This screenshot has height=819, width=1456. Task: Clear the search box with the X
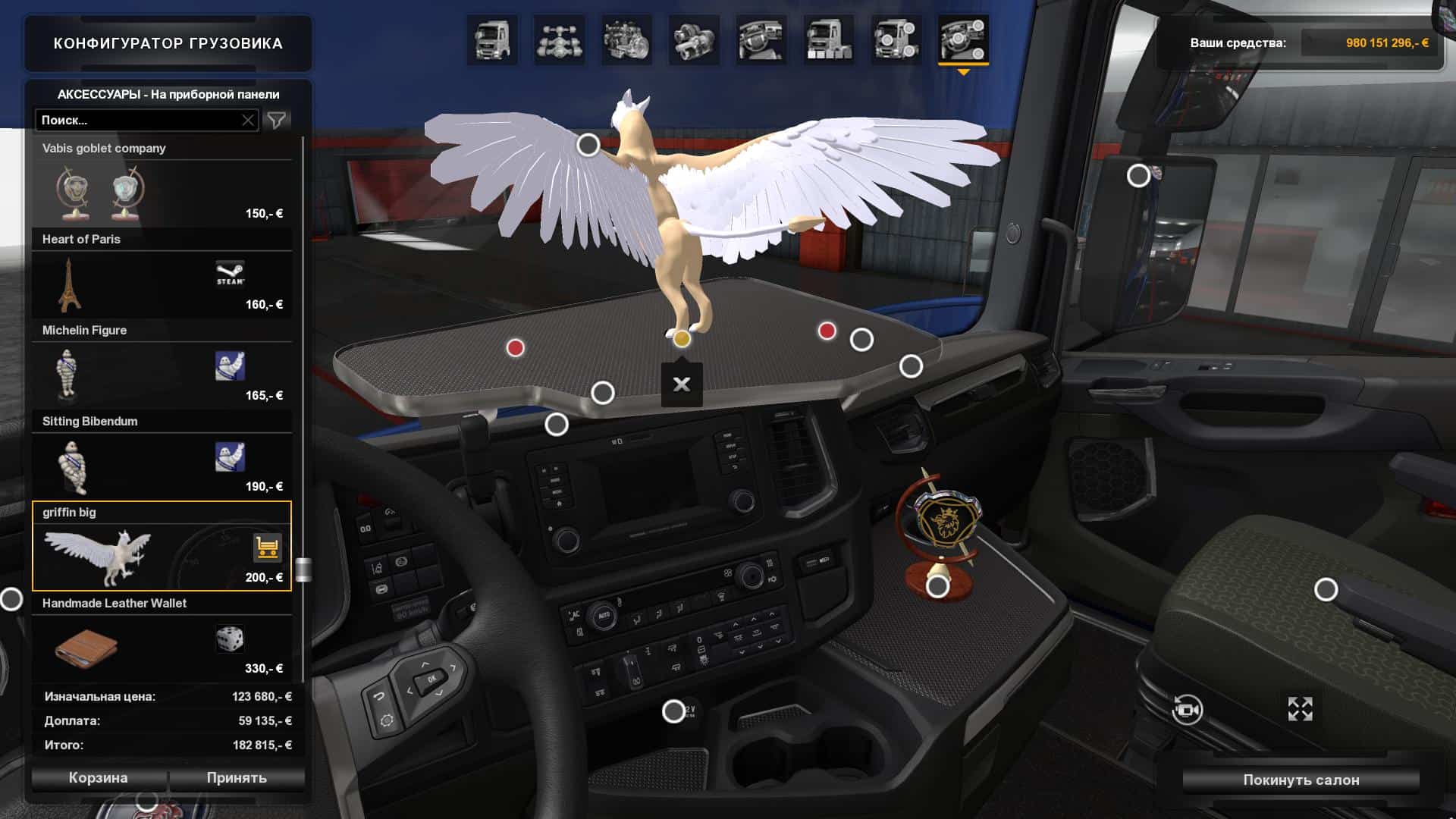pyautogui.click(x=248, y=120)
